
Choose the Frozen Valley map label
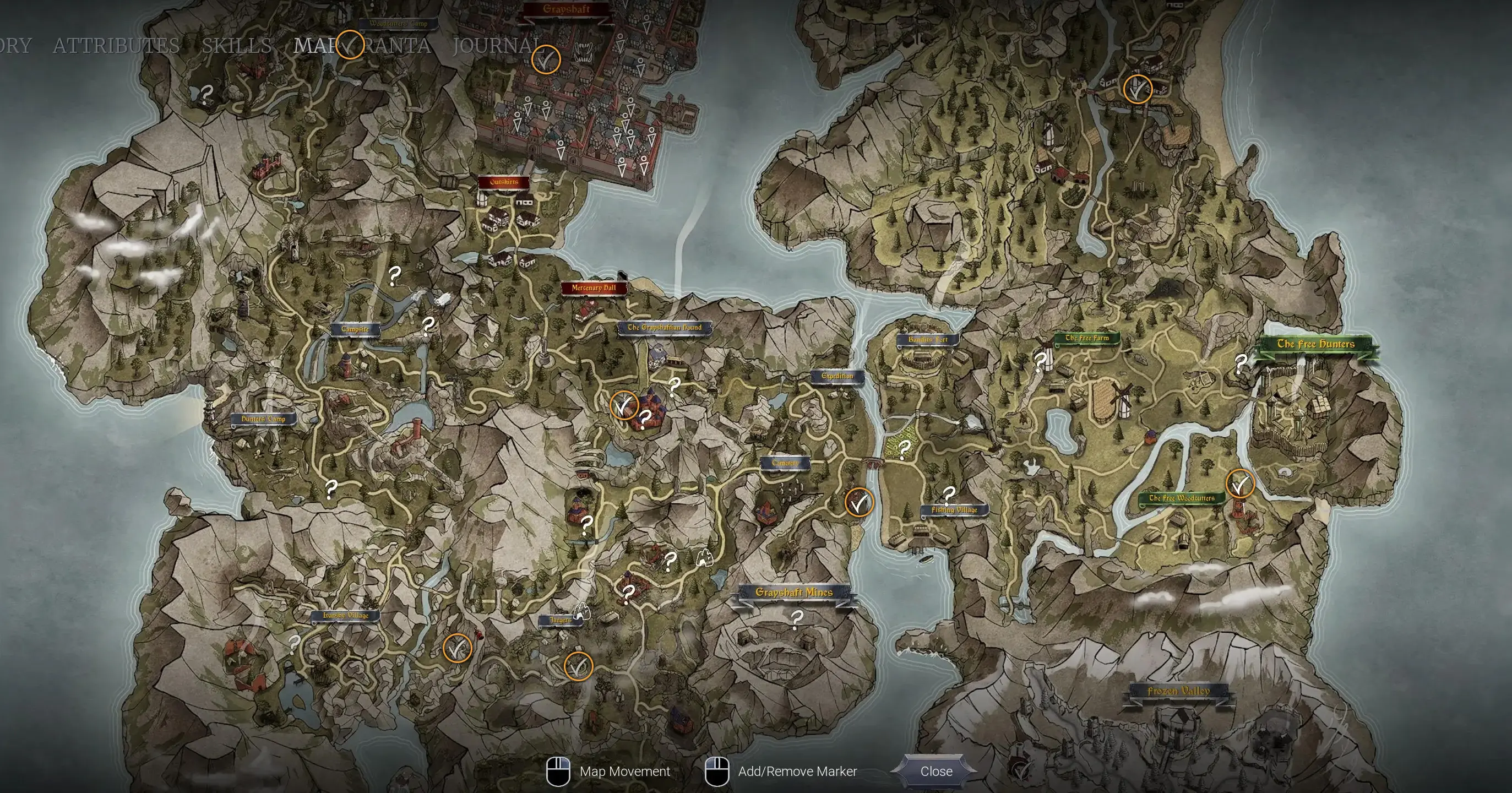click(x=1178, y=691)
